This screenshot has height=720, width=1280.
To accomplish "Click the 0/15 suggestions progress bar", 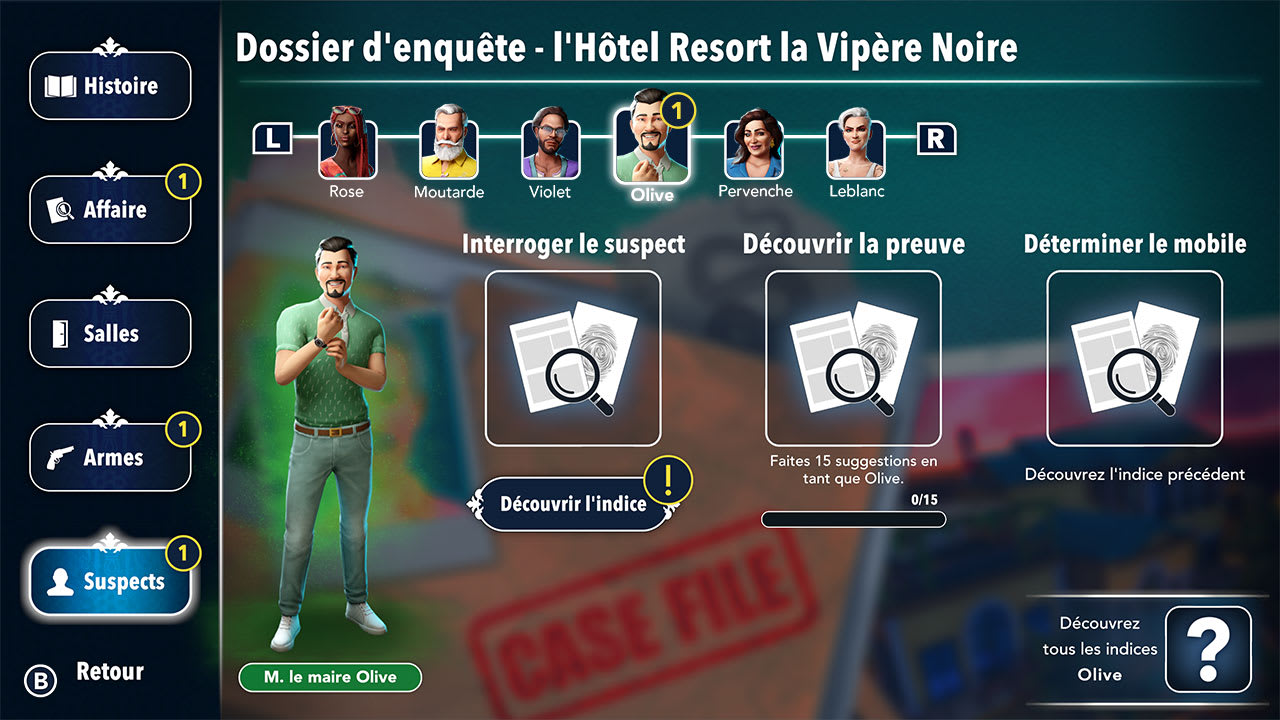I will click(852, 517).
